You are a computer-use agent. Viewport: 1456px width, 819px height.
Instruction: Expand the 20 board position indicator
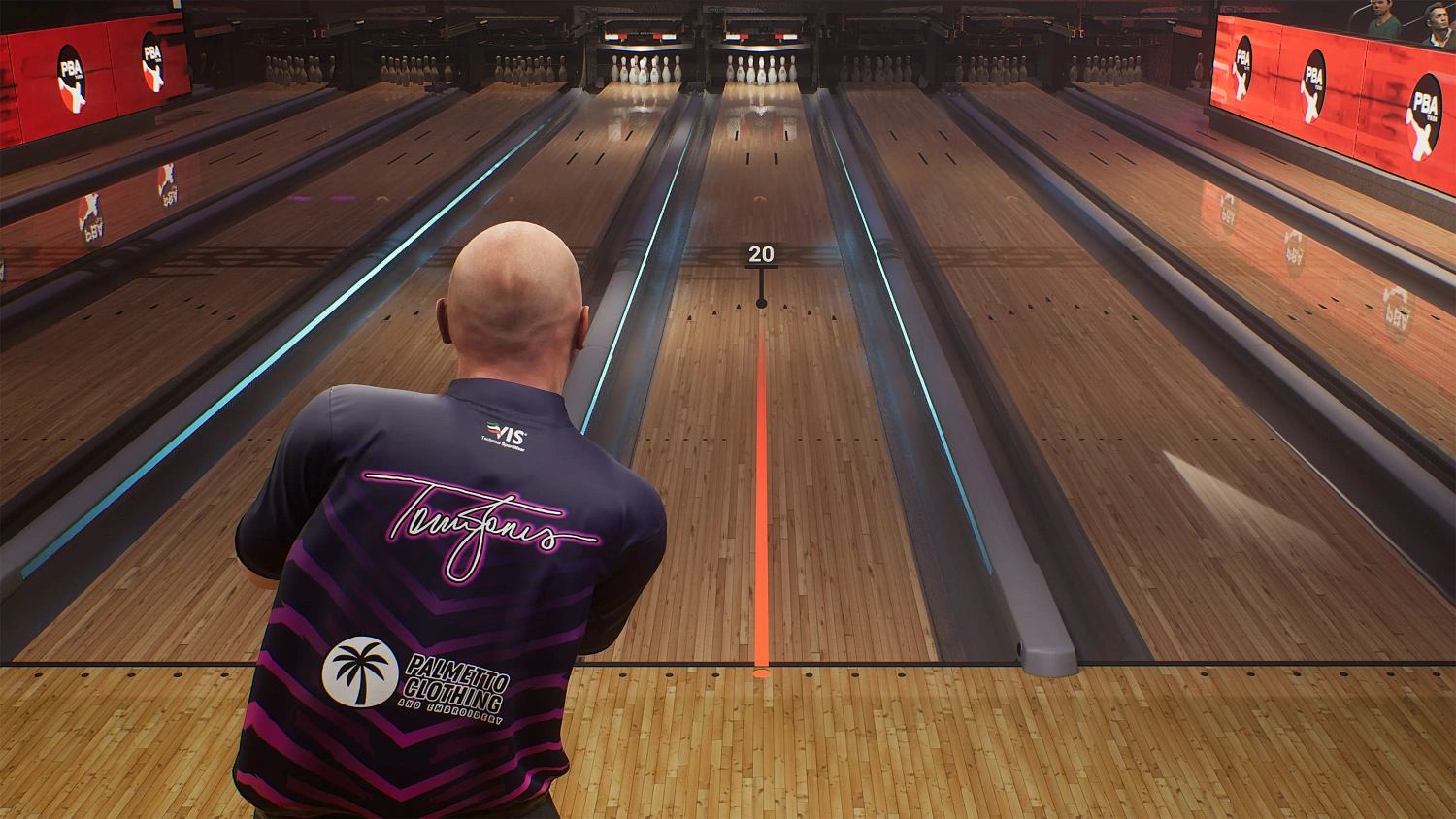click(x=761, y=255)
